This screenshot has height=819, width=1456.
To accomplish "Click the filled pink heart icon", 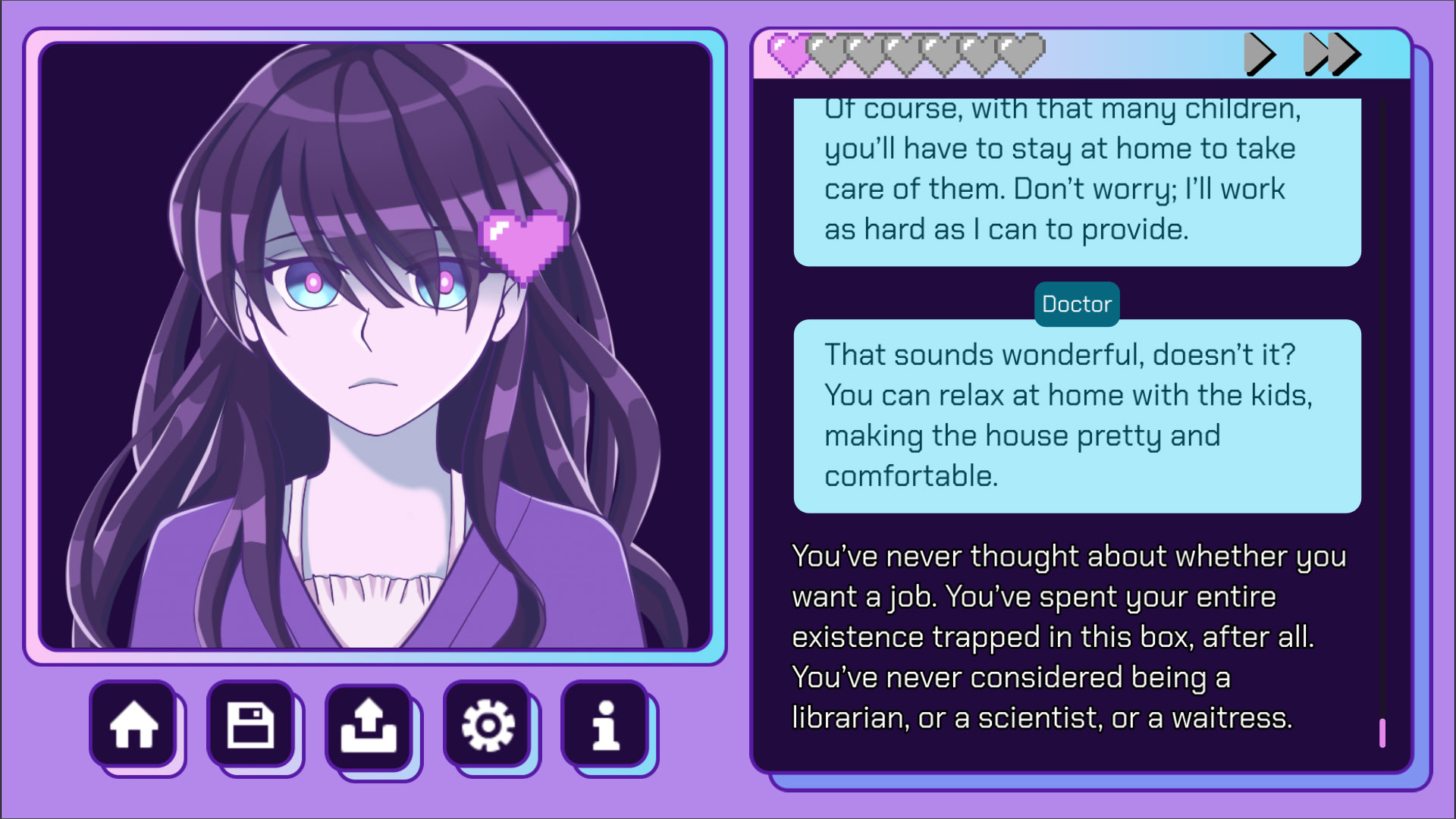I will pyautogui.click(x=787, y=55).
